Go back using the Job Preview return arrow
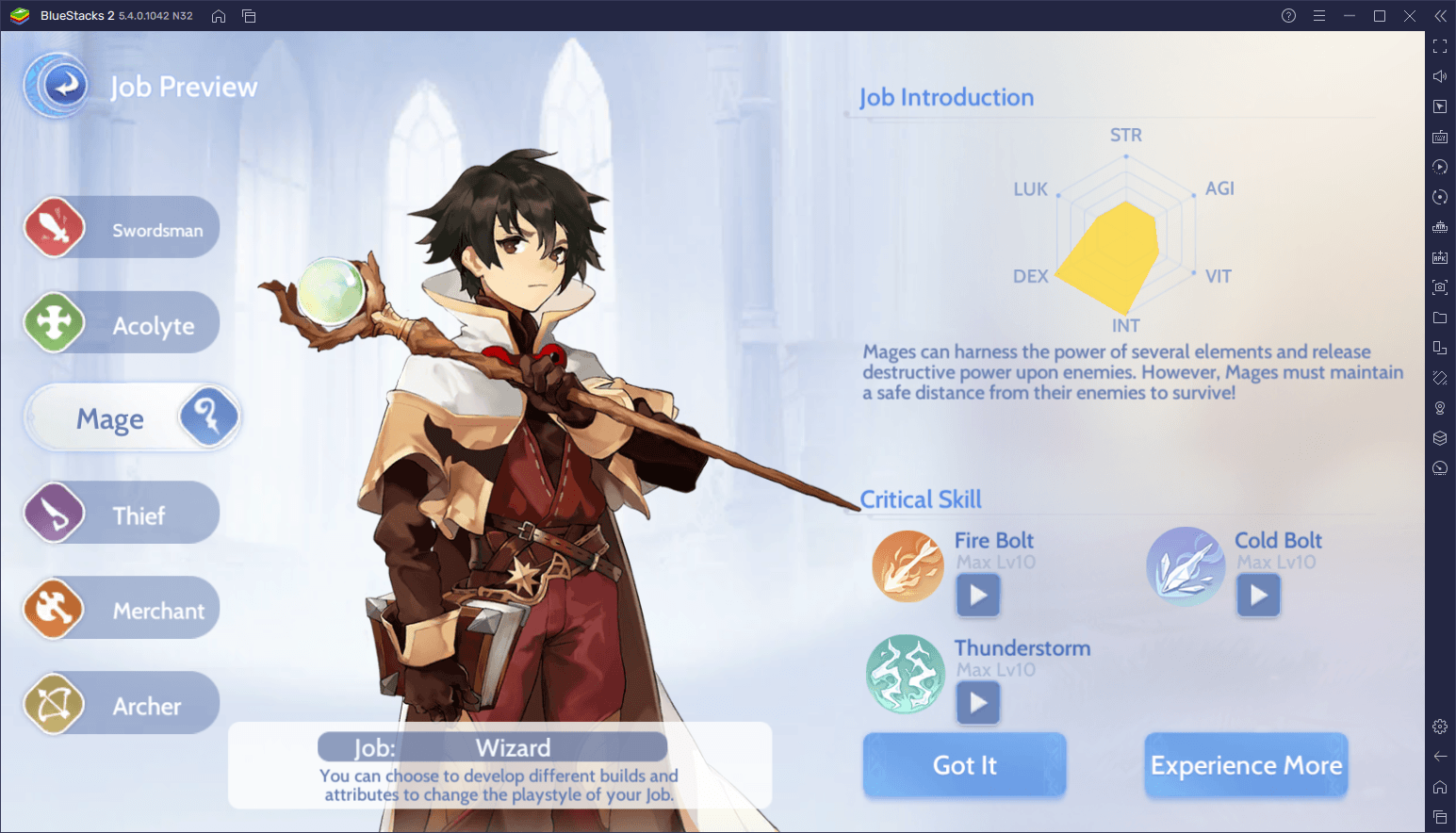 click(56, 85)
